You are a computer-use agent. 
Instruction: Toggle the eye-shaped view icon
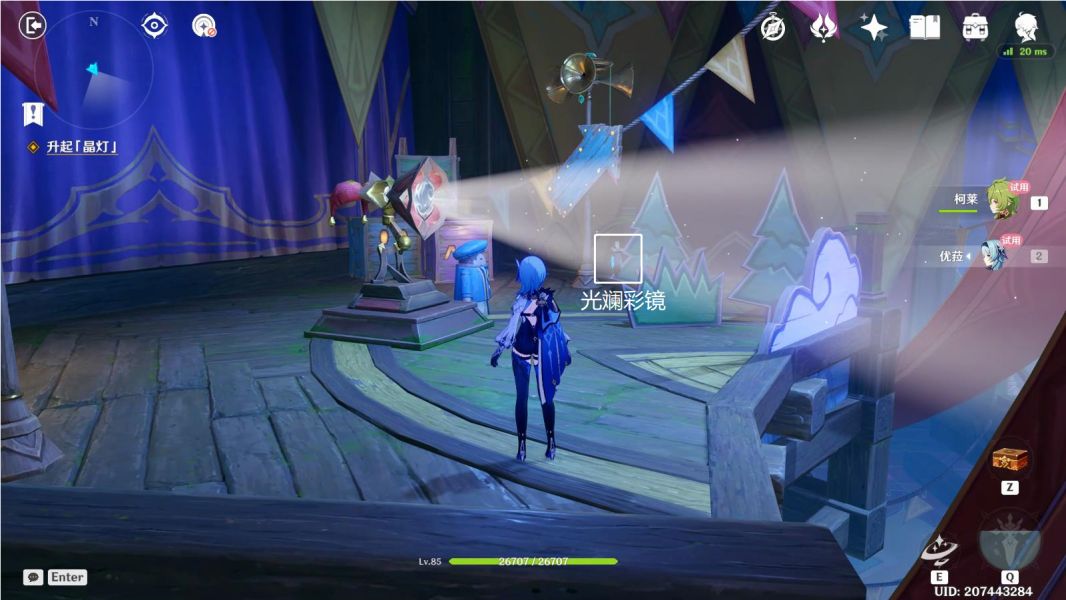point(154,25)
